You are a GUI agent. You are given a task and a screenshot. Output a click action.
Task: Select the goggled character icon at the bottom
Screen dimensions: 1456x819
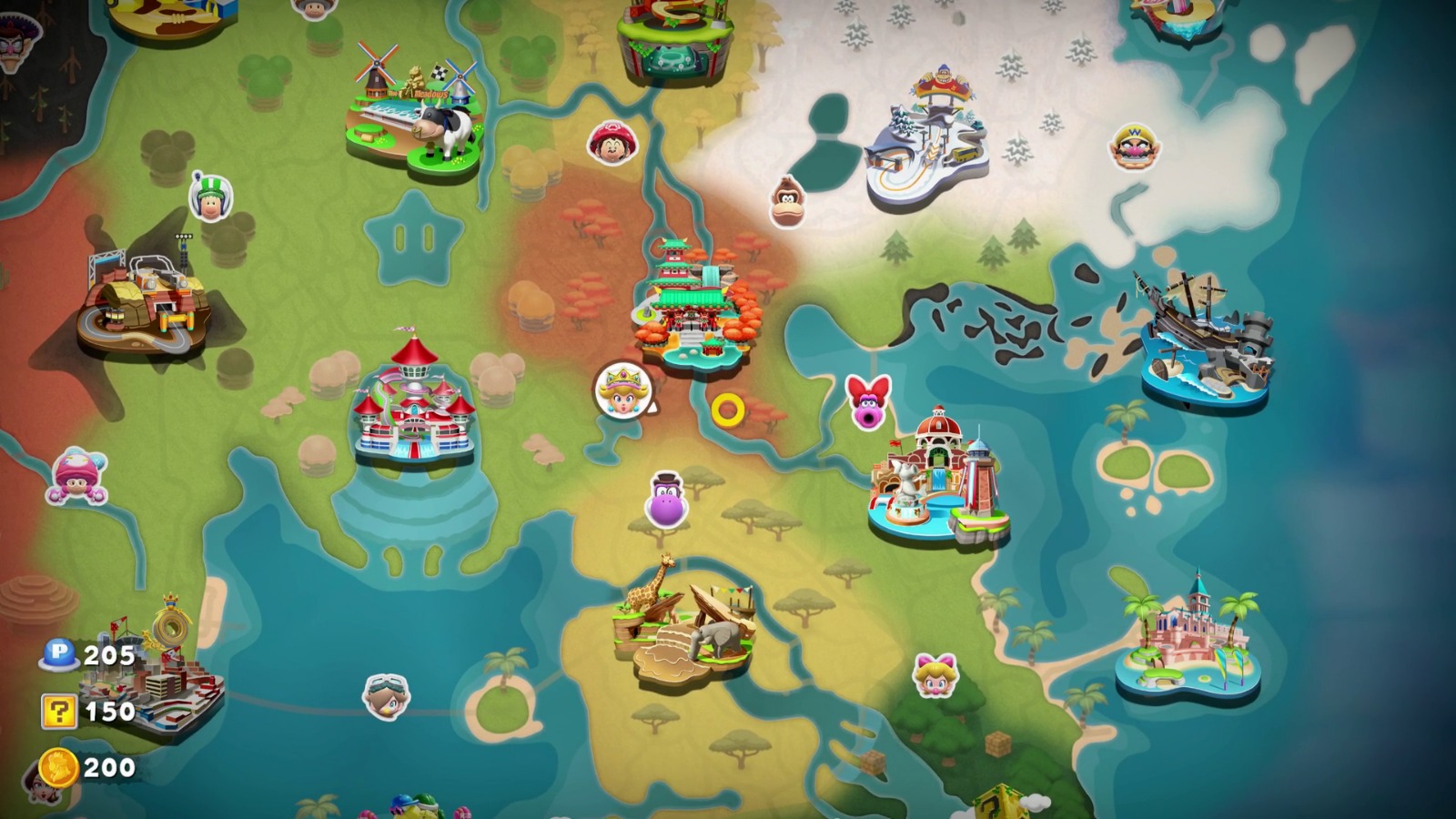click(386, 695)
